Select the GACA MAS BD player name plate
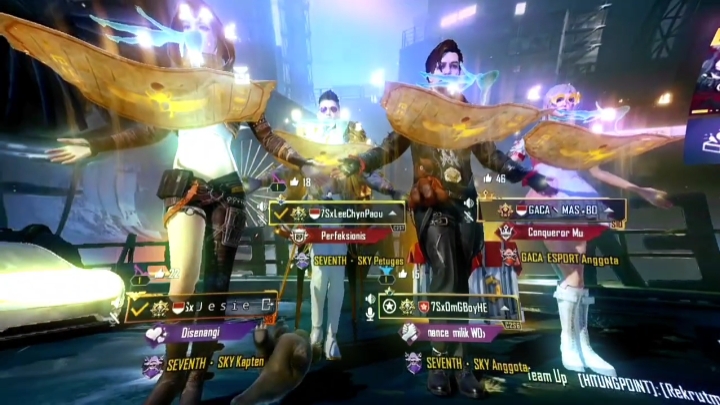Viewport: 720px width, 405px height. pos(560,211)
